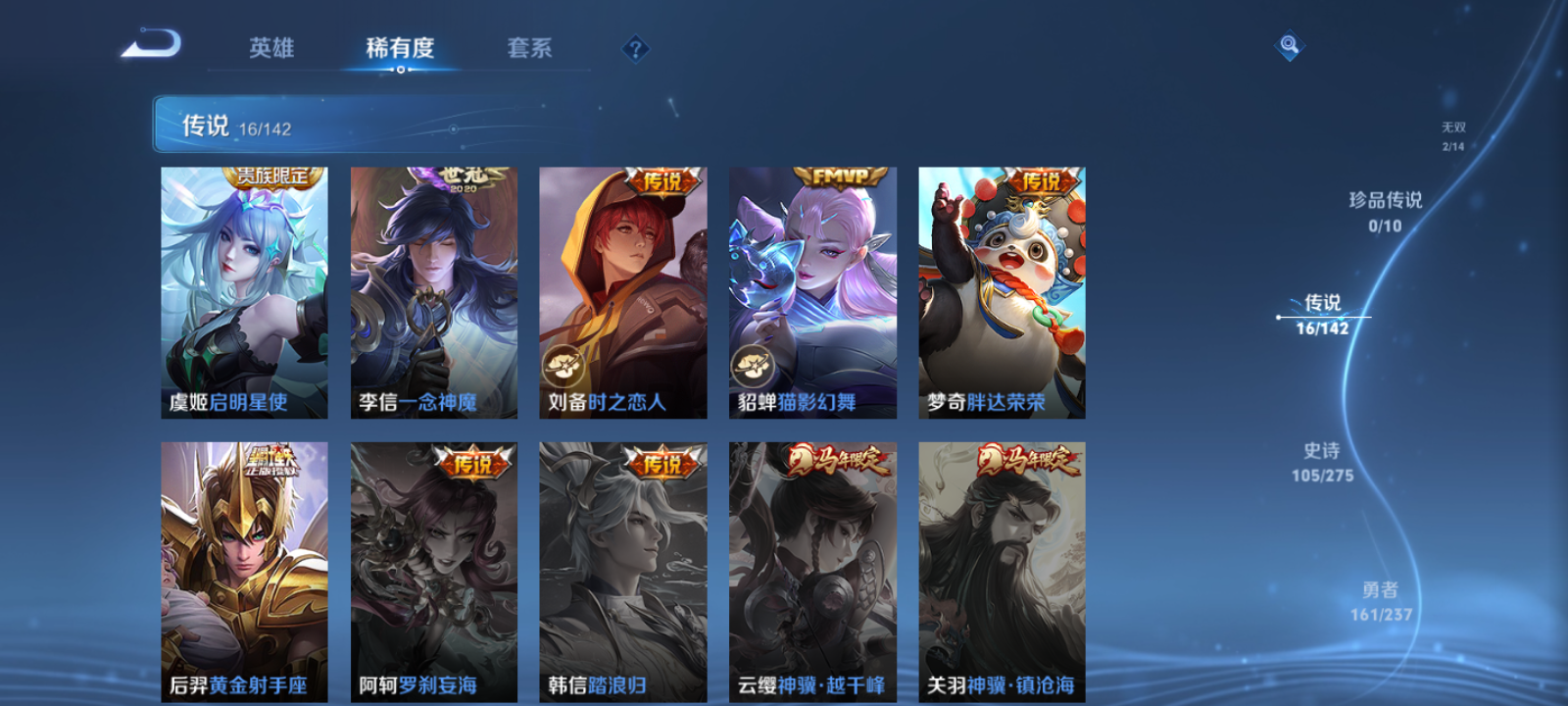Click the 传说 16/142 section header

[225, 126]
